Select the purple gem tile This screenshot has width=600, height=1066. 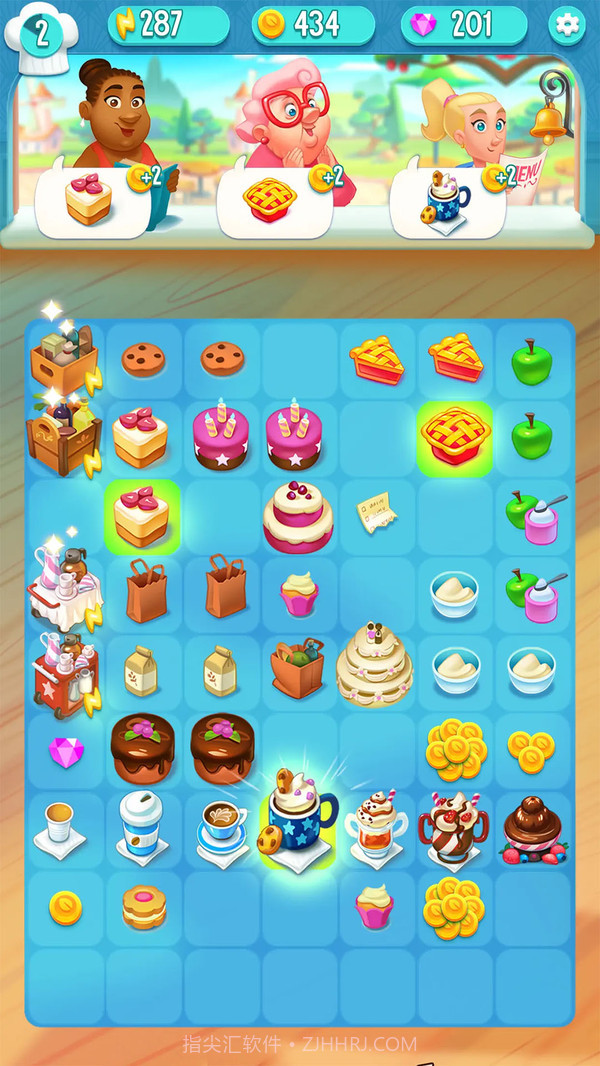coord(66,751)
